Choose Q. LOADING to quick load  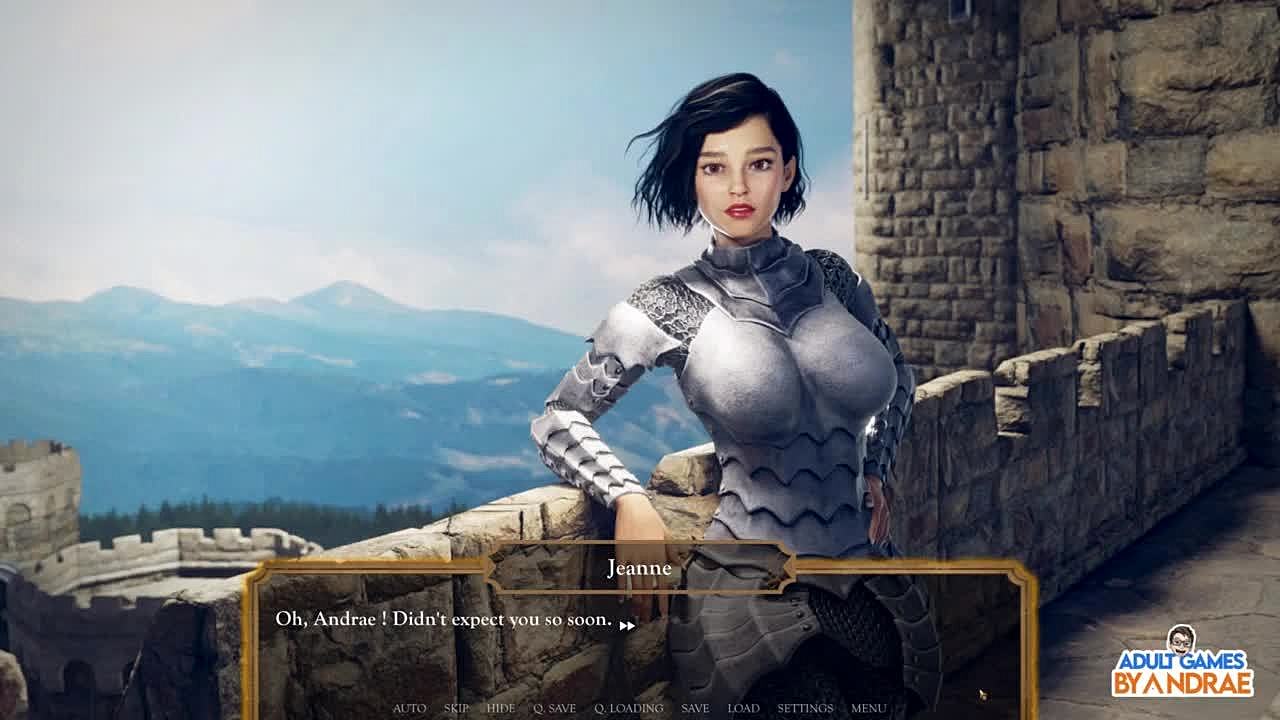(x=628, y=708)
